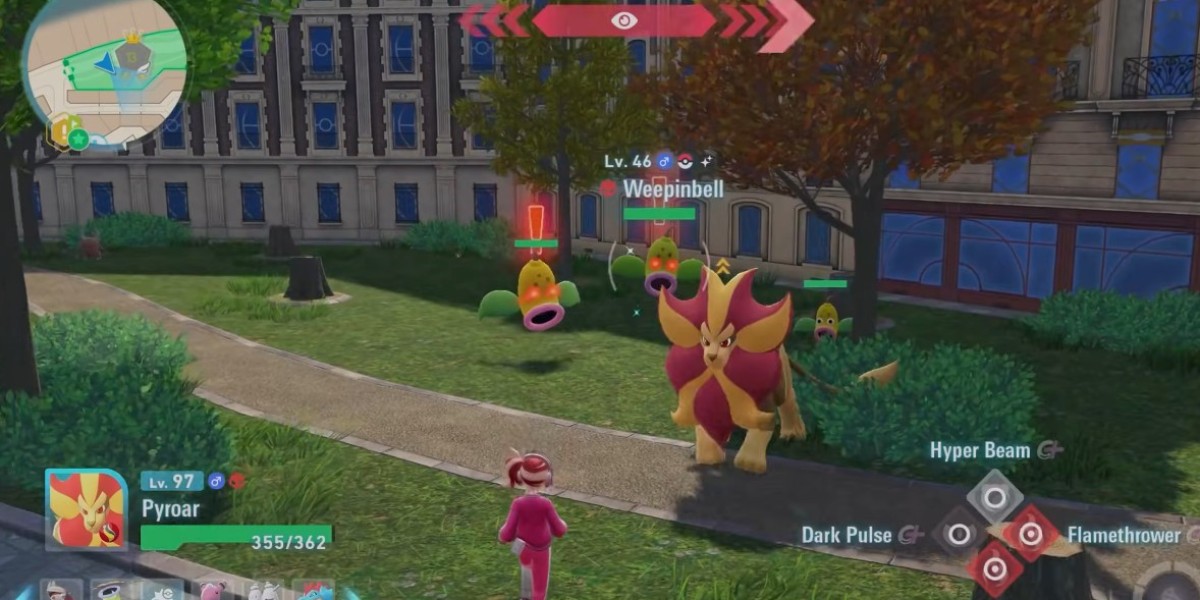Select the unlabeled red move diamond
This screenshot has width=1200, height=600.
[x=994, y=569]
